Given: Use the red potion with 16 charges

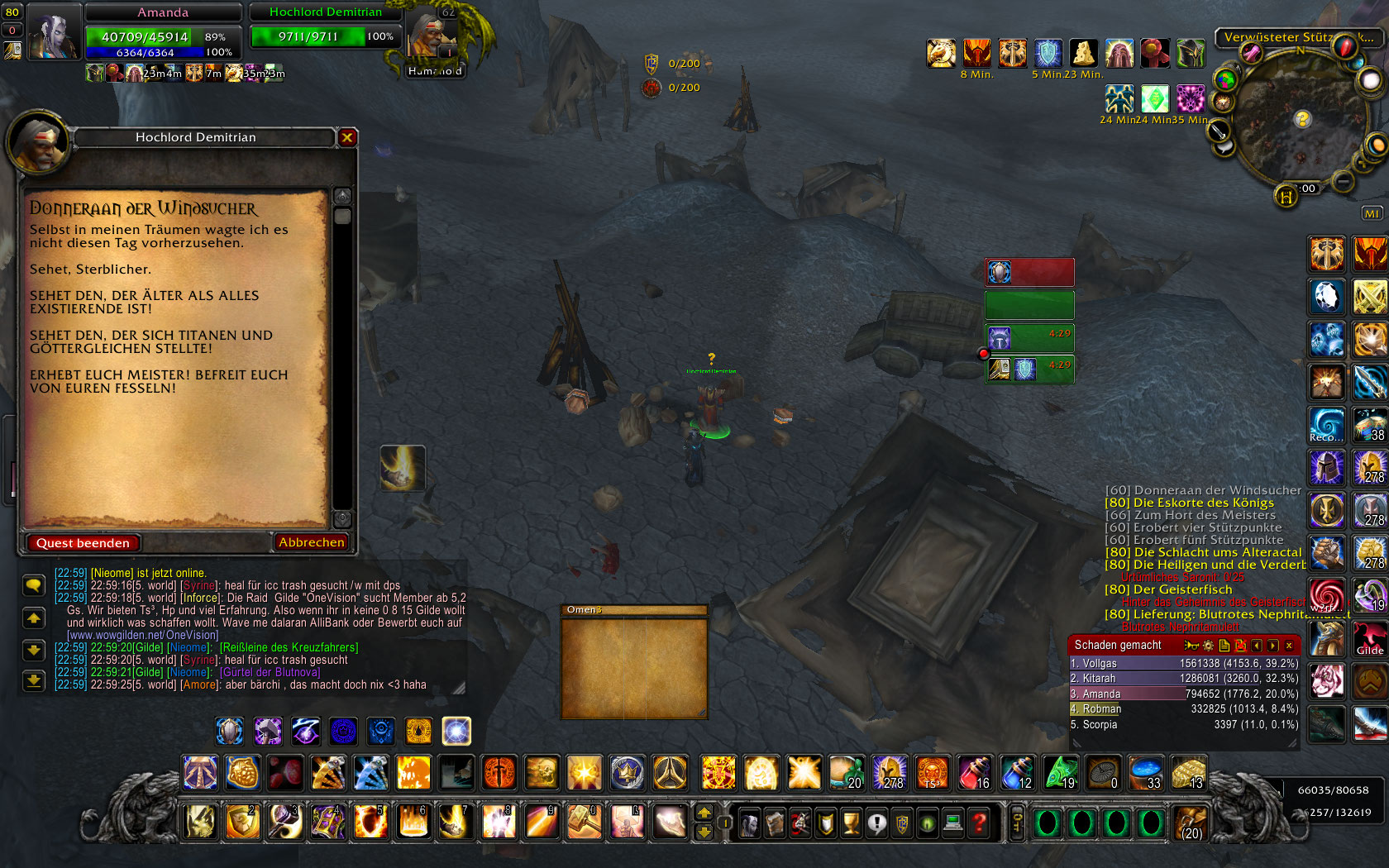Looking at the screenshot, I should tap(975, 774).
